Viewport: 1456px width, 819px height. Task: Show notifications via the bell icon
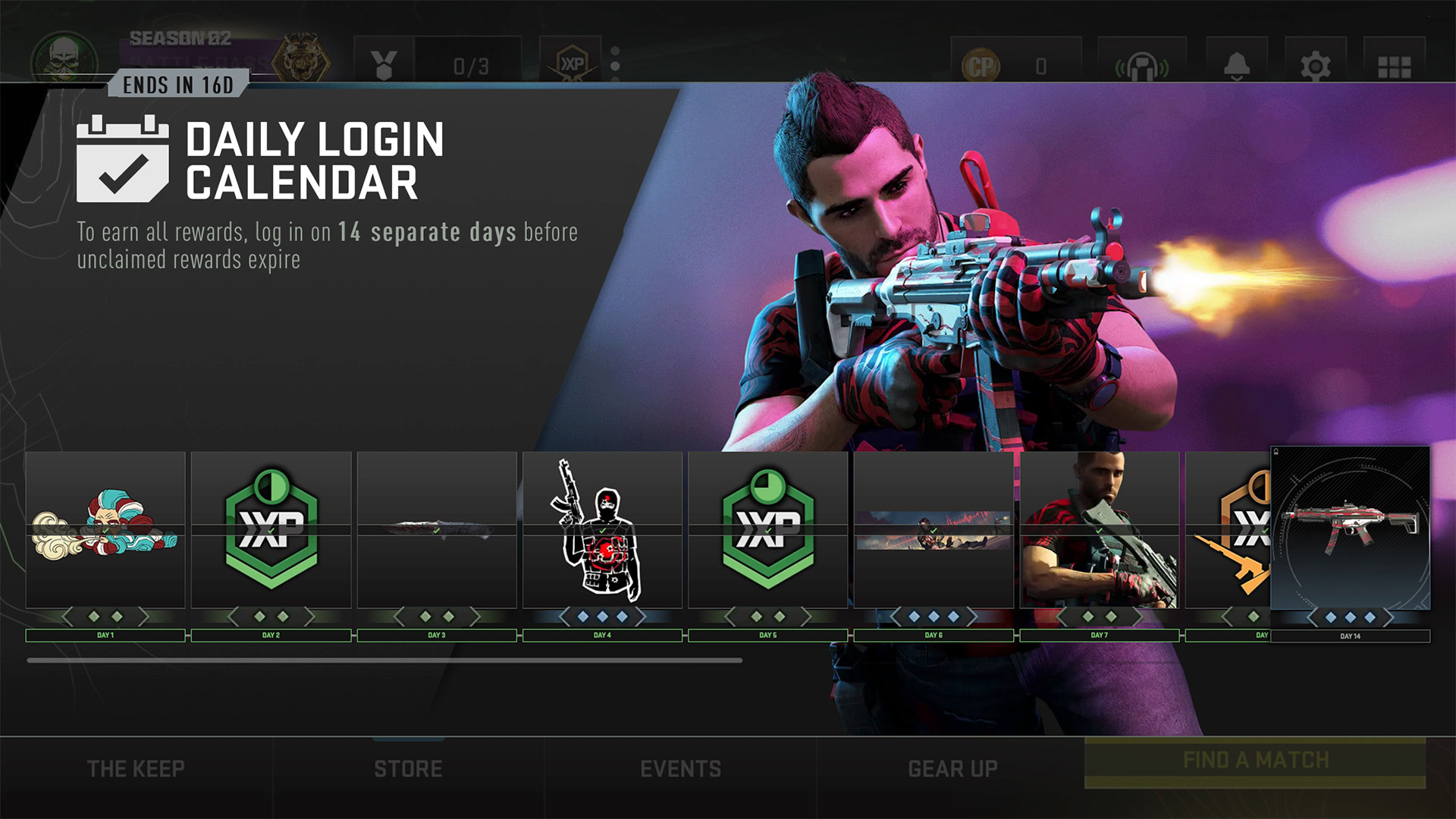(1237, 67)
